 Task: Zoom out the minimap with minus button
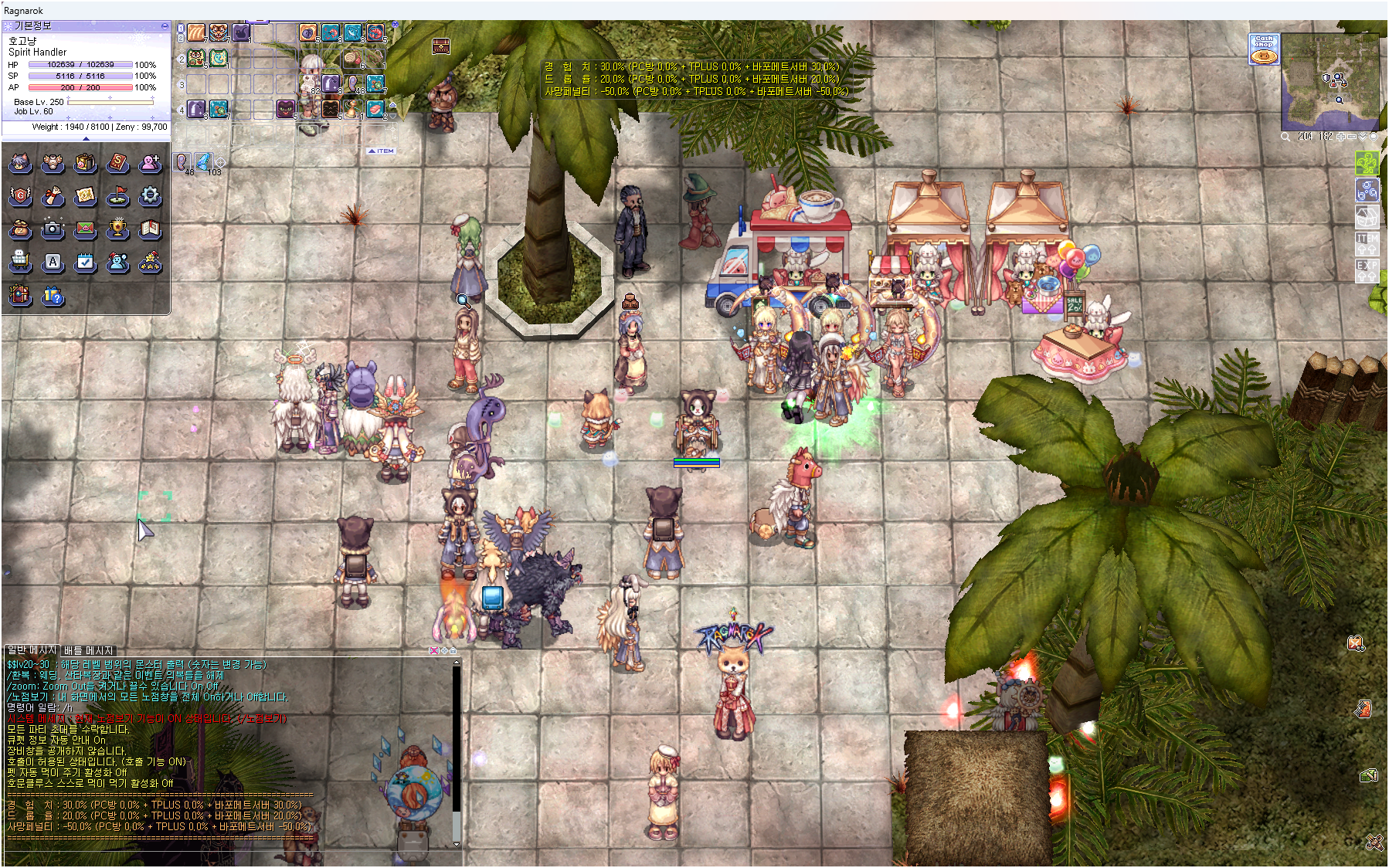(1352, 137)
